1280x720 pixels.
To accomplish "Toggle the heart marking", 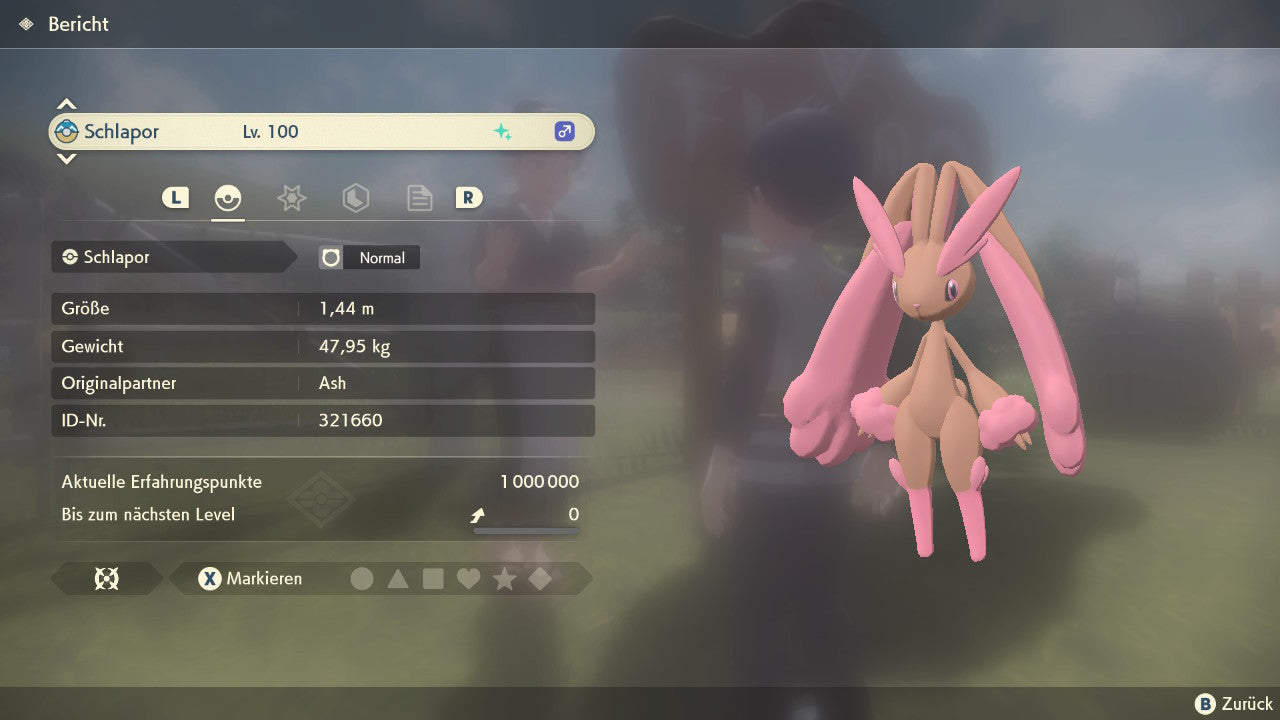I will point(468,578).
